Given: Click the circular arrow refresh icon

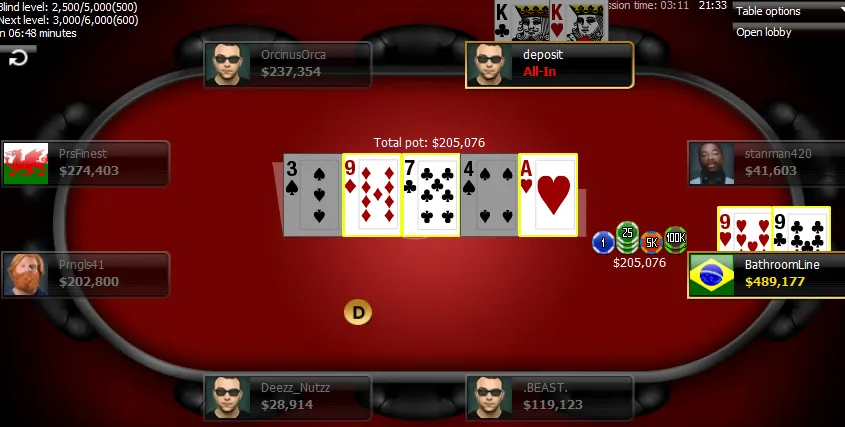Looking at the screenshot, I should tap(18, 58).
